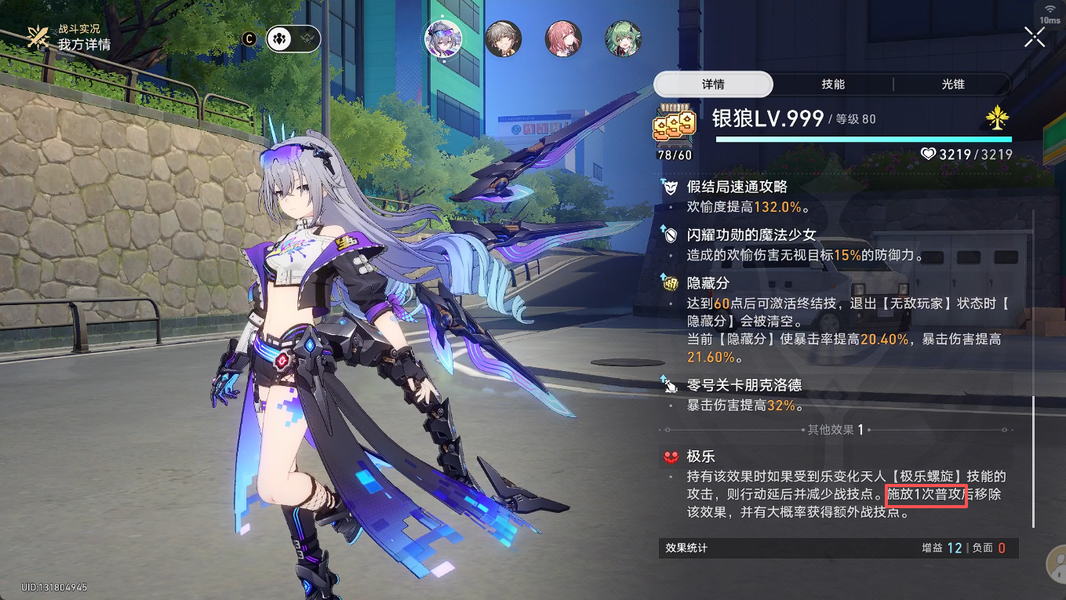Click the effects list scrollbar
Image resolution: width=1066 pixels, height=600 pixels.
pos(1034,460)
